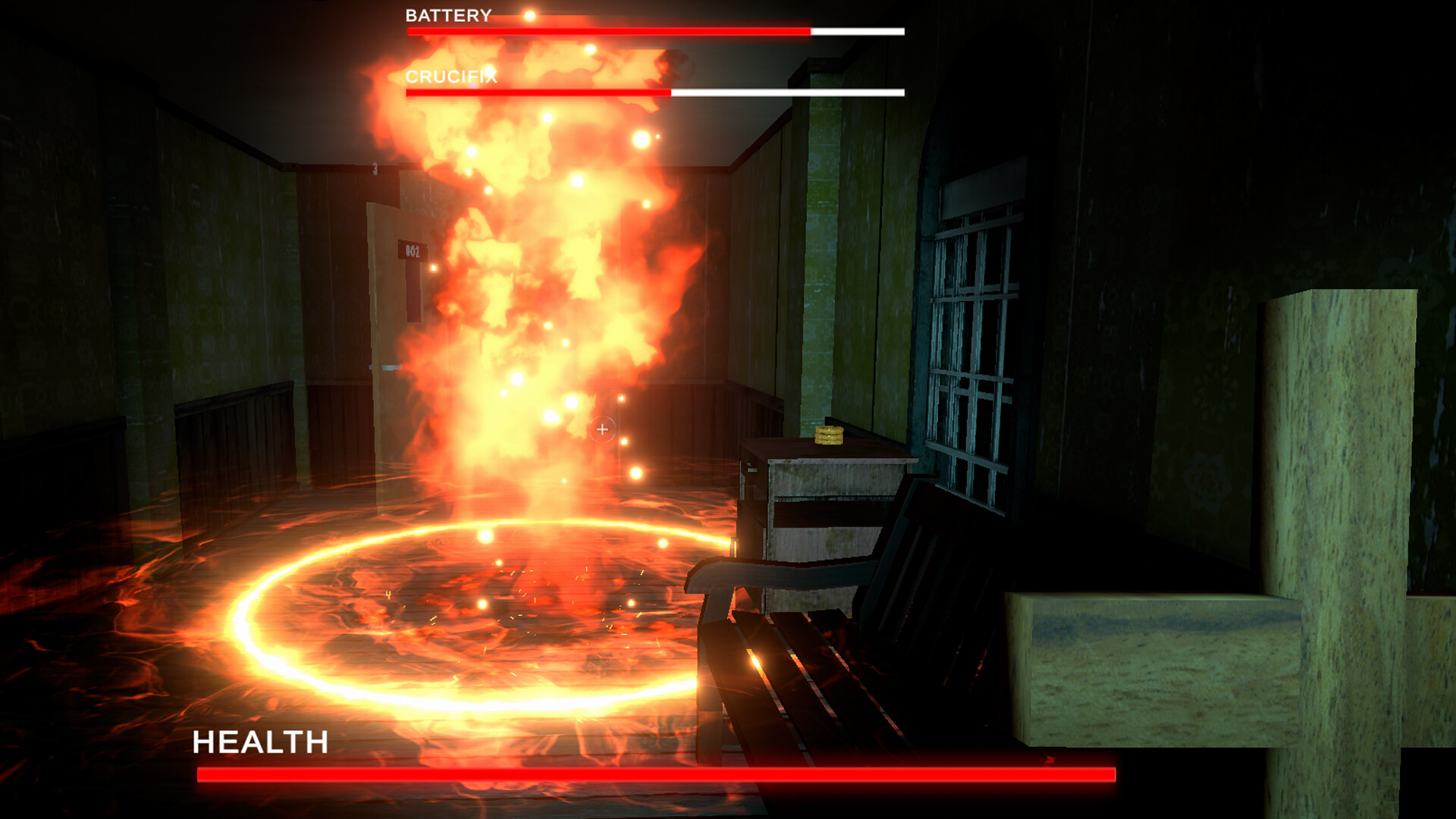
Task: Click the door number plate reading 002
Action: (412, 249)
